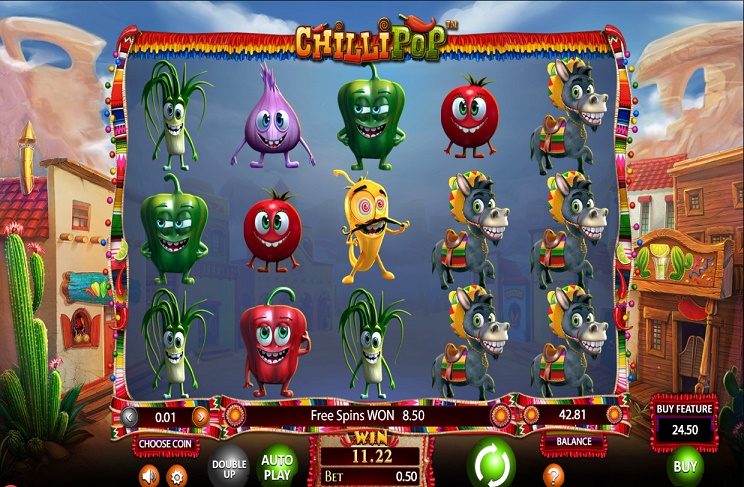Click the green Buy button

point(685,466)
